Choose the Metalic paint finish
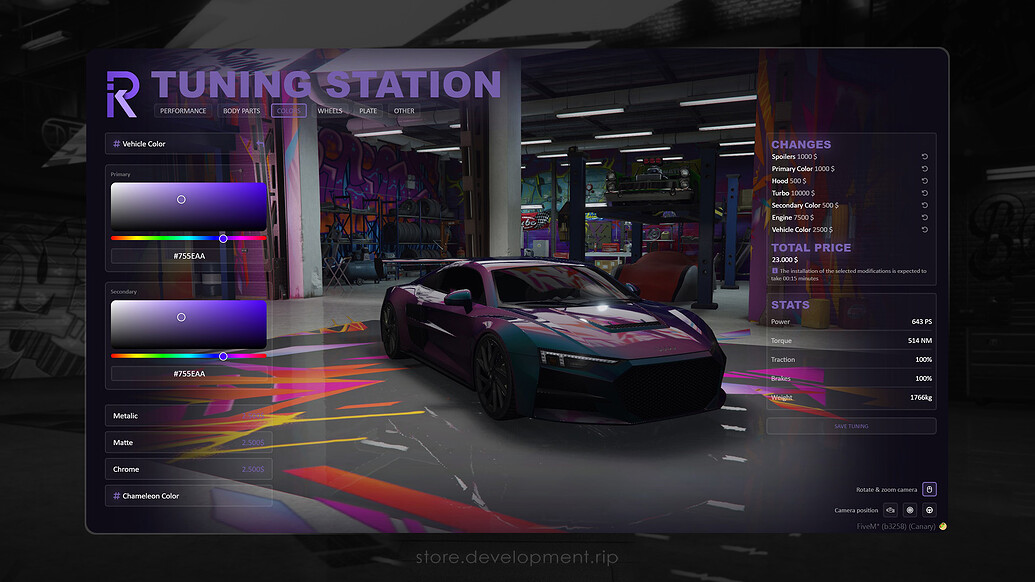The width and height of the screenshot is (1035, 582). click(189, 416)
